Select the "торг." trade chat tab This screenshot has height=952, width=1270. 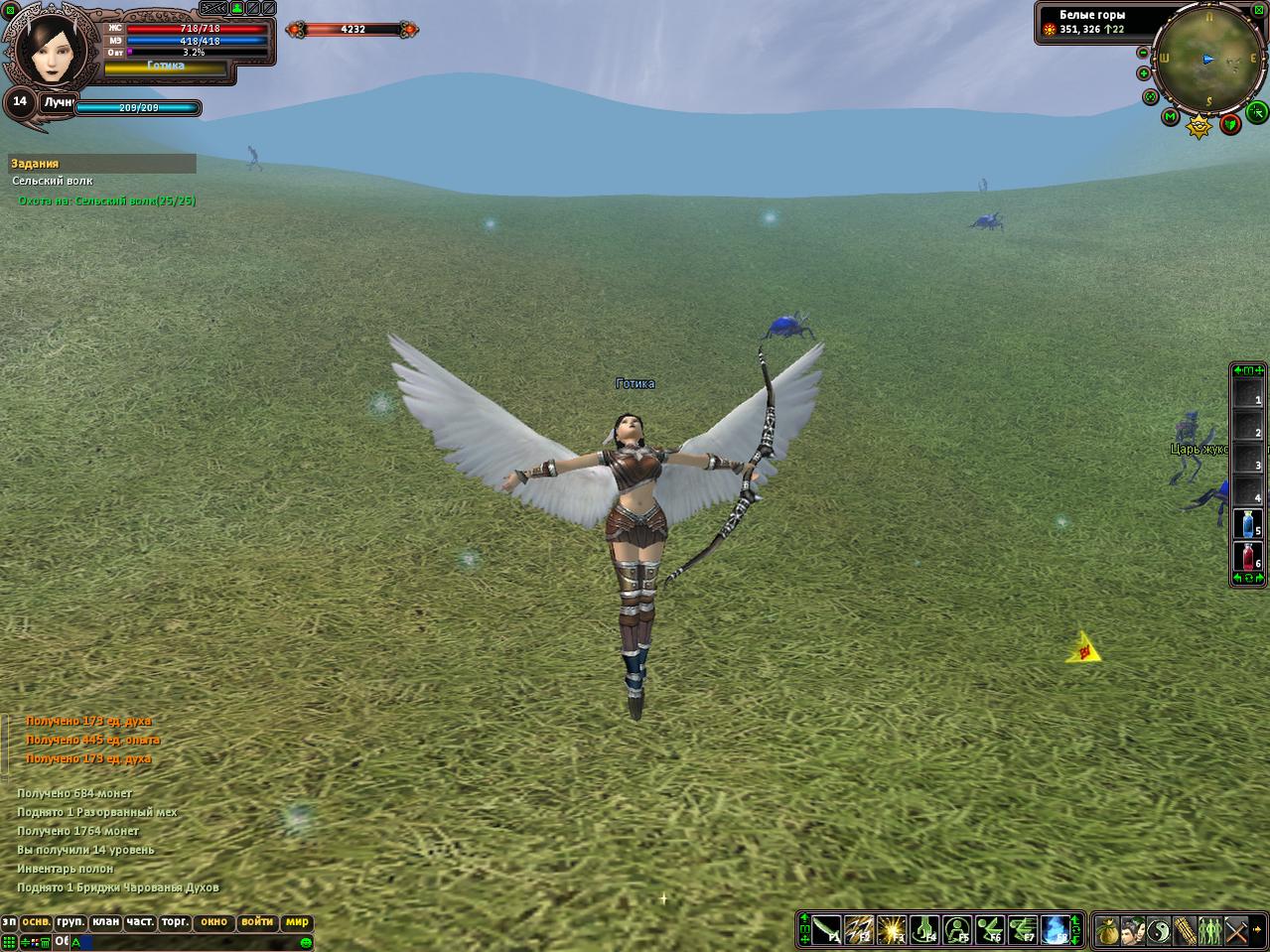(176, 922)
